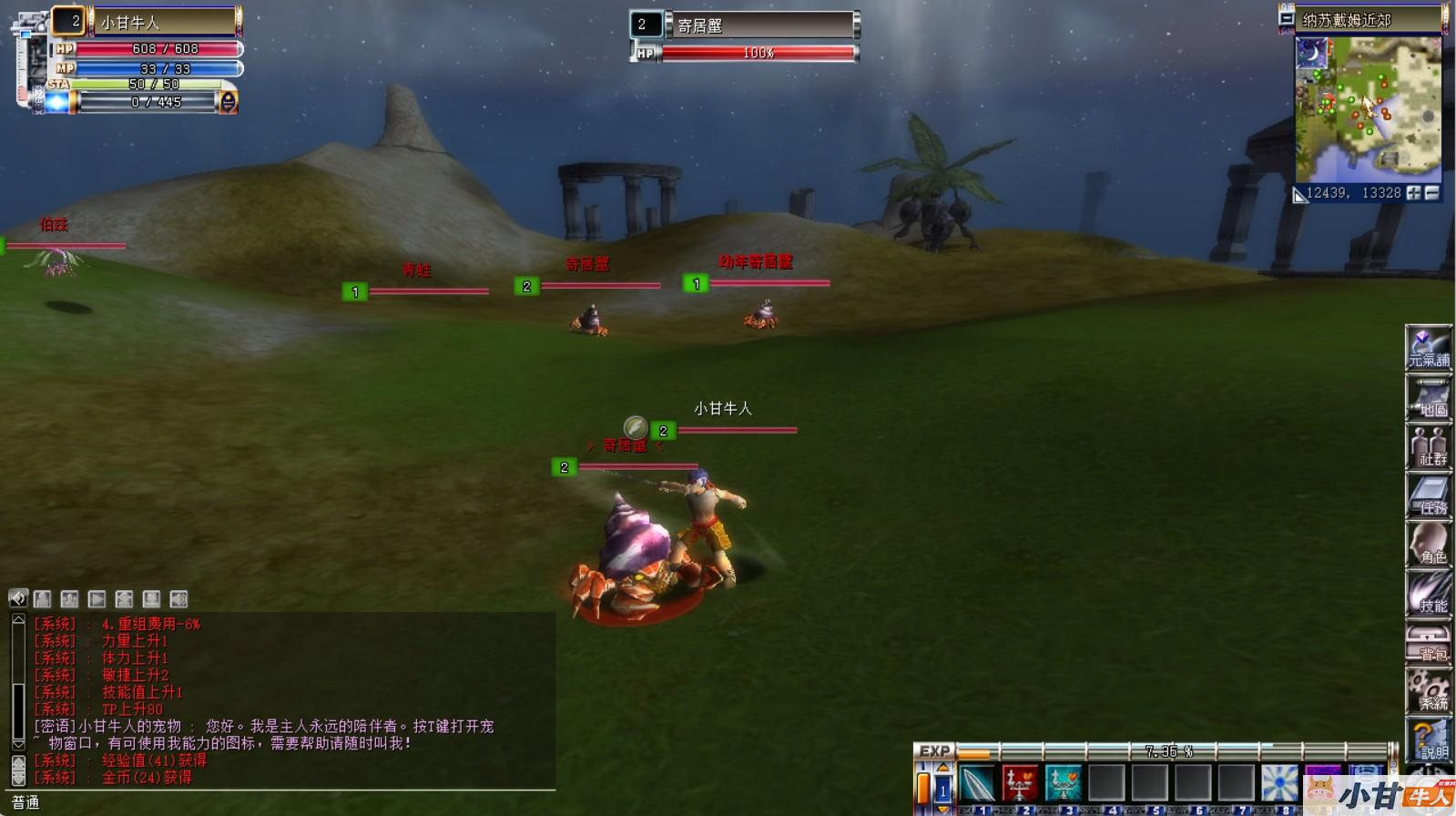Collapse the minimap with the top-left toggle

click(x=1287, y=17)
